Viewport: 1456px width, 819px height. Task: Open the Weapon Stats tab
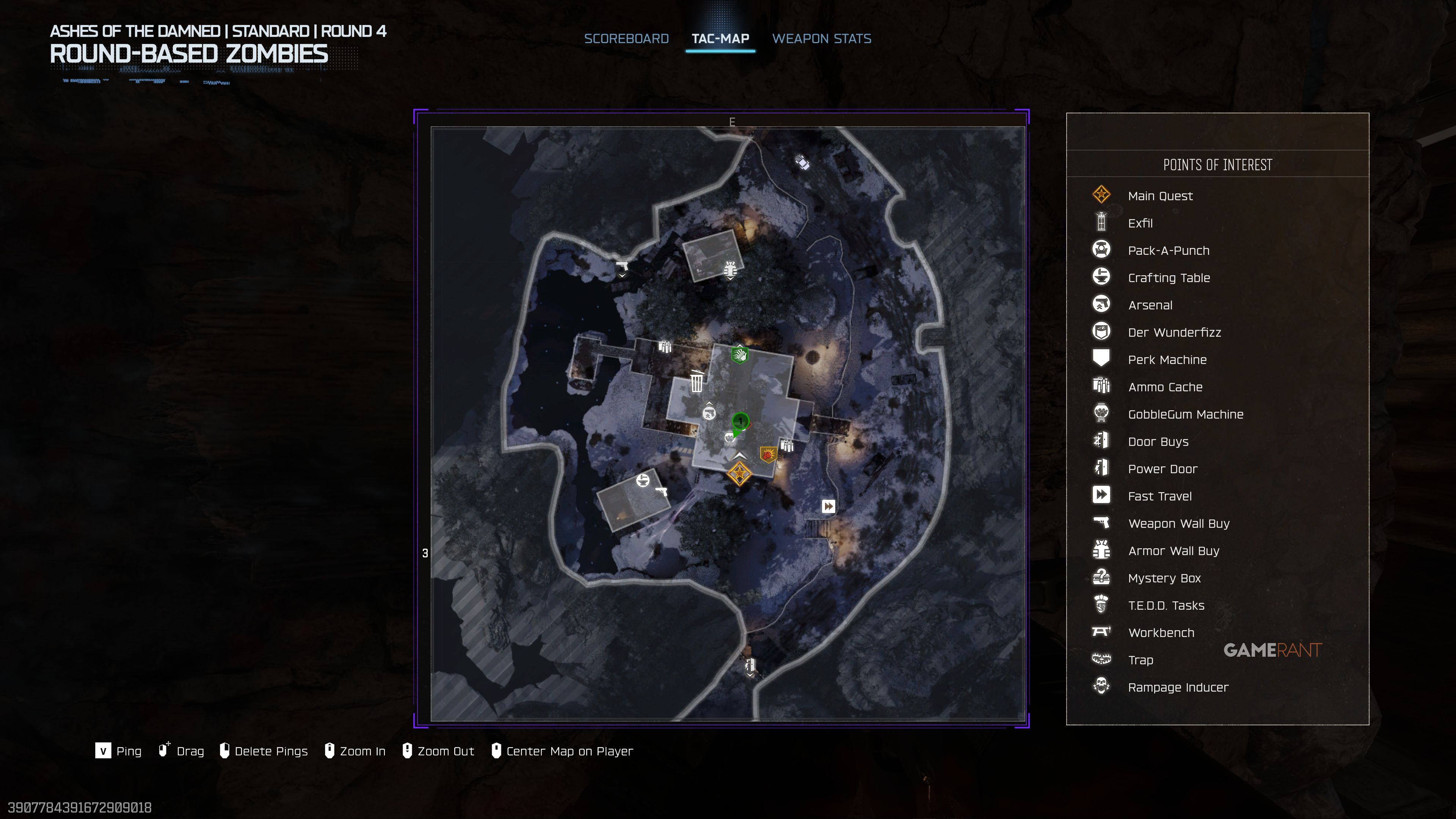[821, 38]
